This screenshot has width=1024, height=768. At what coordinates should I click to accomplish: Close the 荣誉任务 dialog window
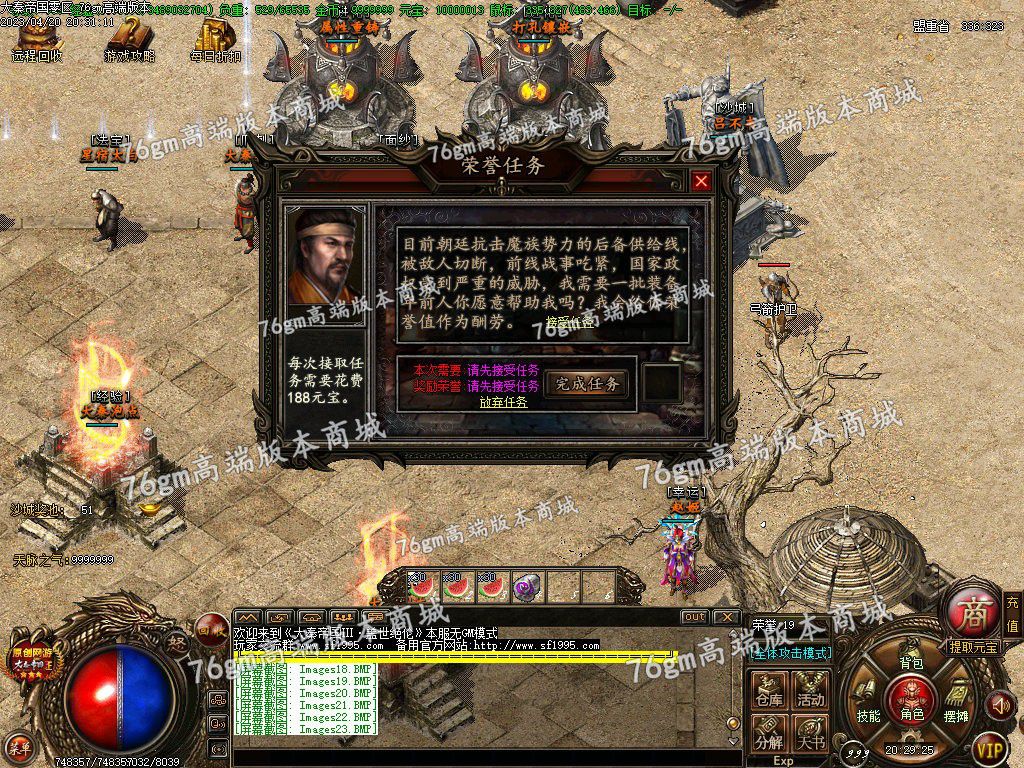[701, 181]
